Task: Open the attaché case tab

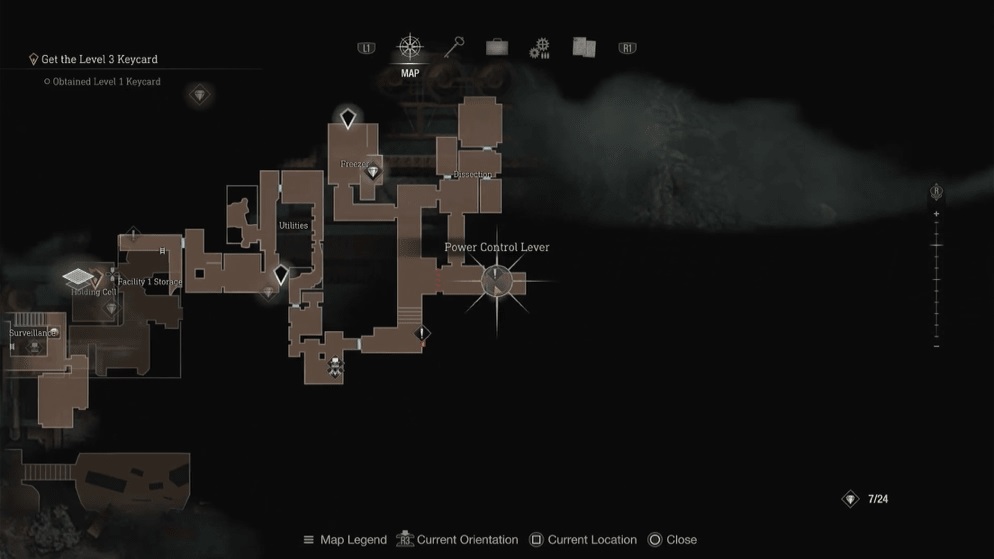Action: (x=497, y=47)
